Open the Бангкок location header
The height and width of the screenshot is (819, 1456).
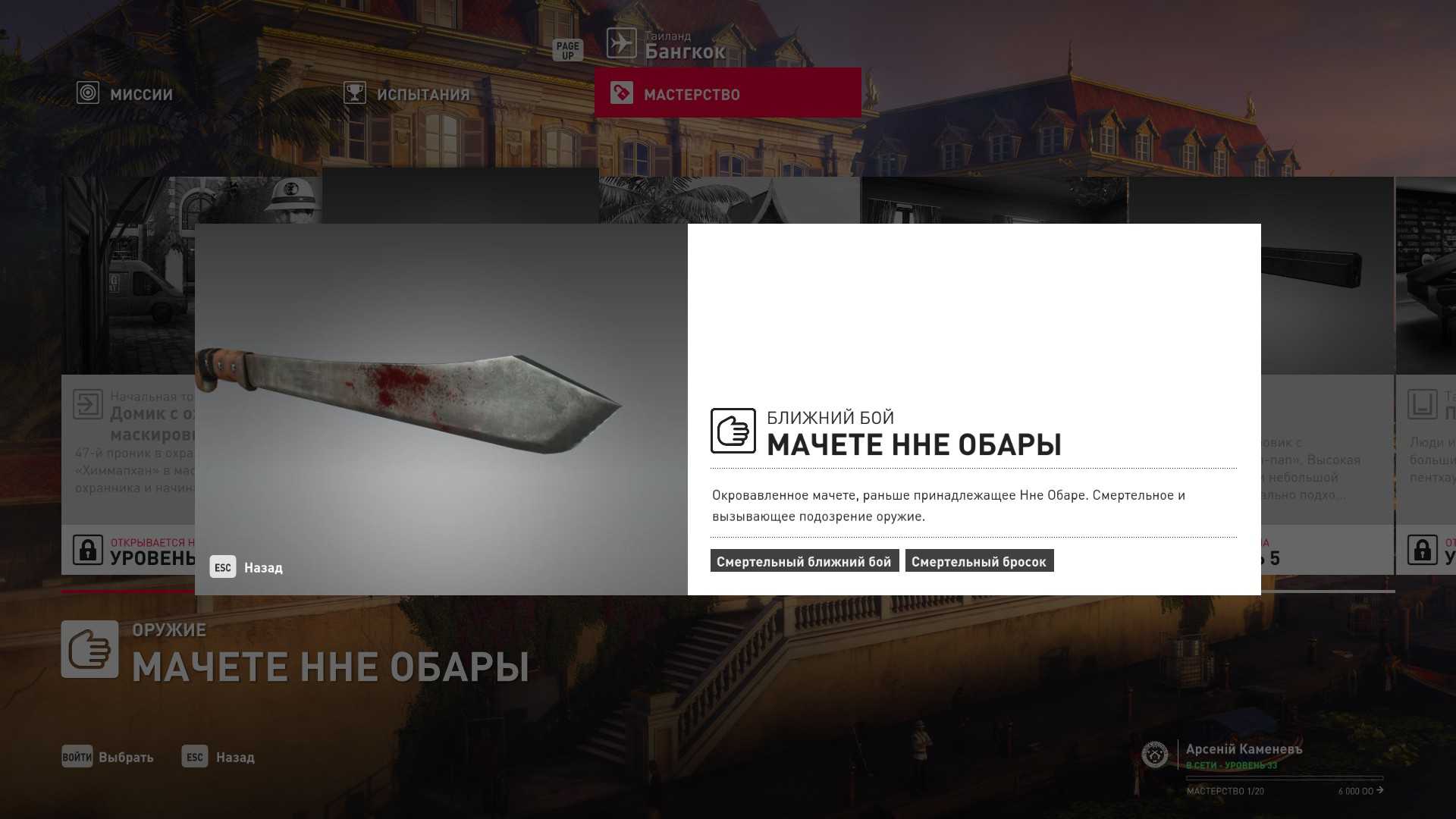pos(667,45)
